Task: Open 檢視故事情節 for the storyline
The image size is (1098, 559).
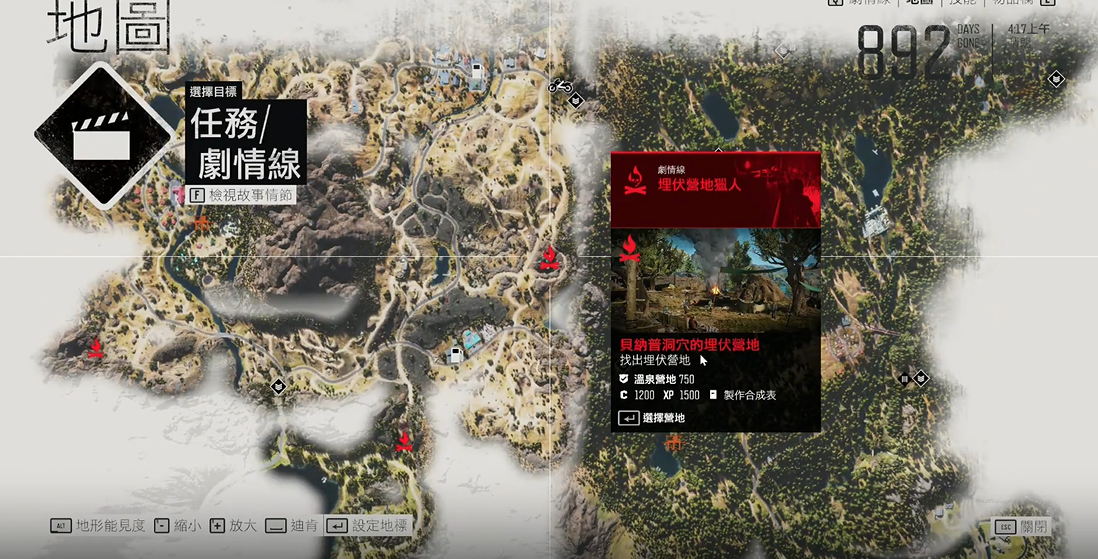Action: click(242, 195)
